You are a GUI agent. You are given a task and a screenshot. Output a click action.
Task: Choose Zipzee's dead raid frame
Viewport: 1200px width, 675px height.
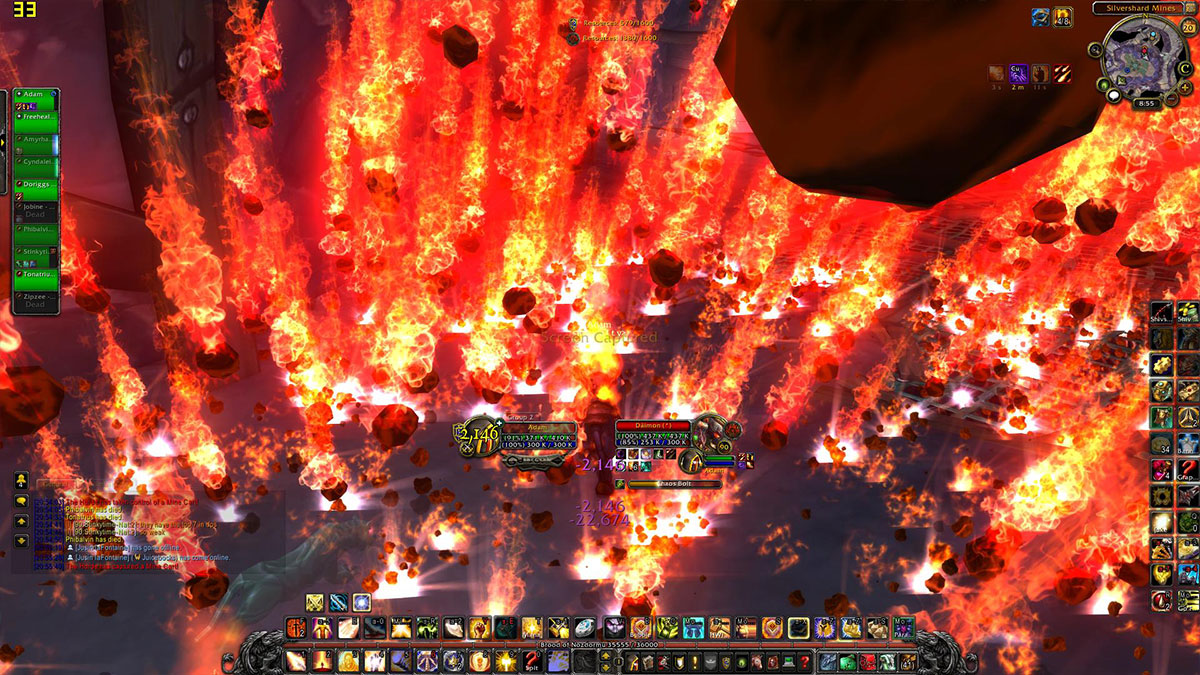click(36, 300)
